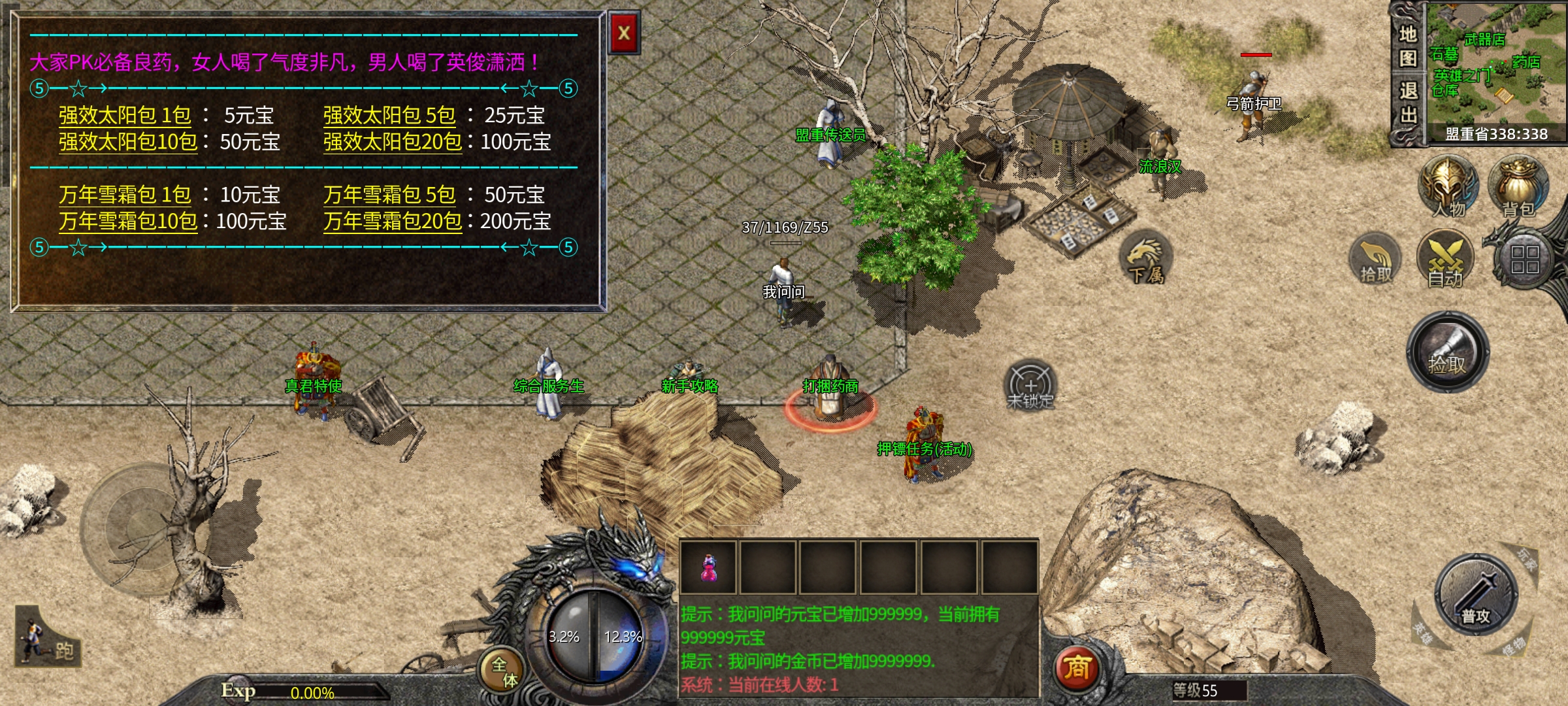
Task: Close the potion shop dialog
Action: [624, 33]
